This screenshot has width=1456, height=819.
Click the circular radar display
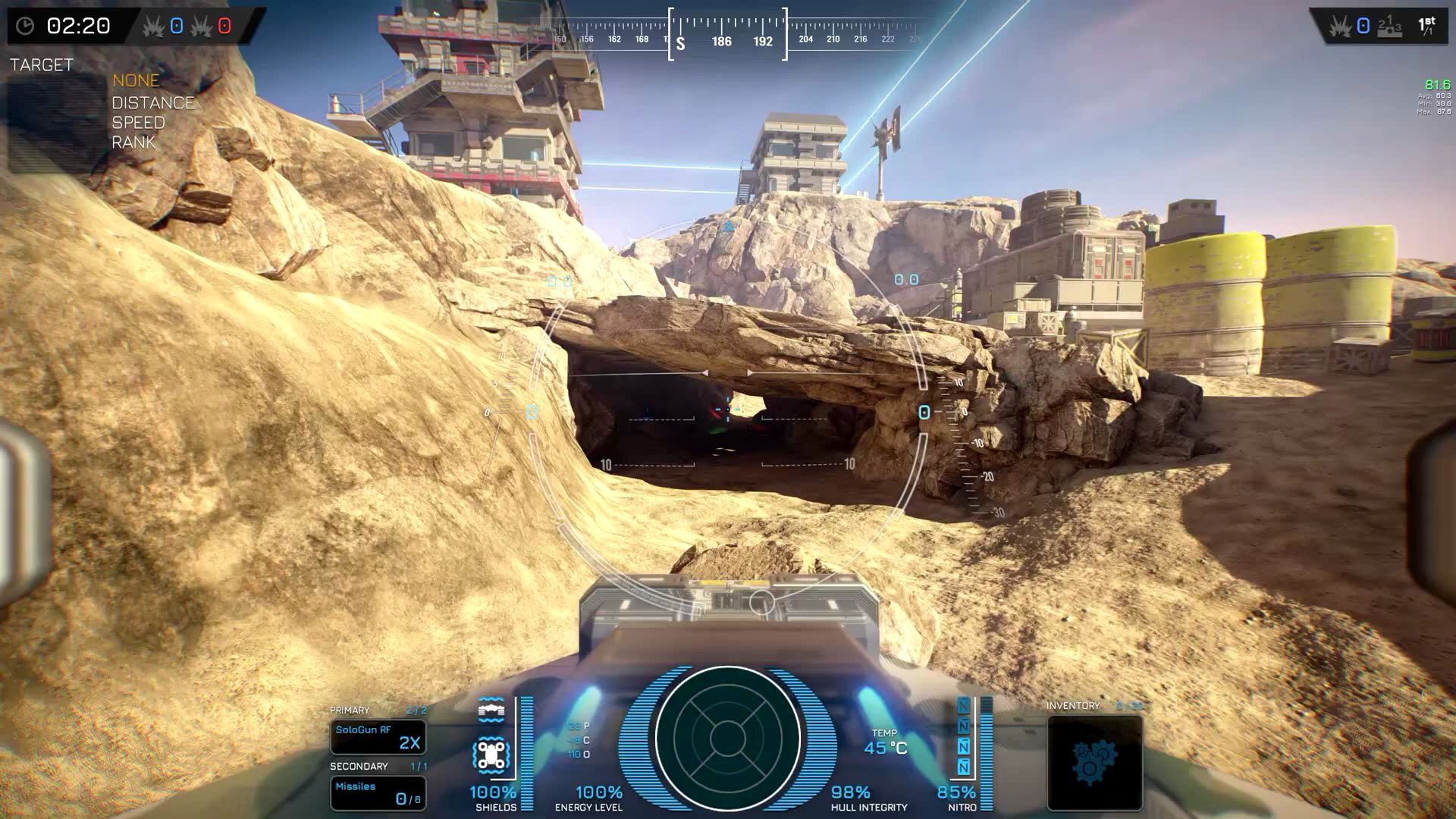727,737
